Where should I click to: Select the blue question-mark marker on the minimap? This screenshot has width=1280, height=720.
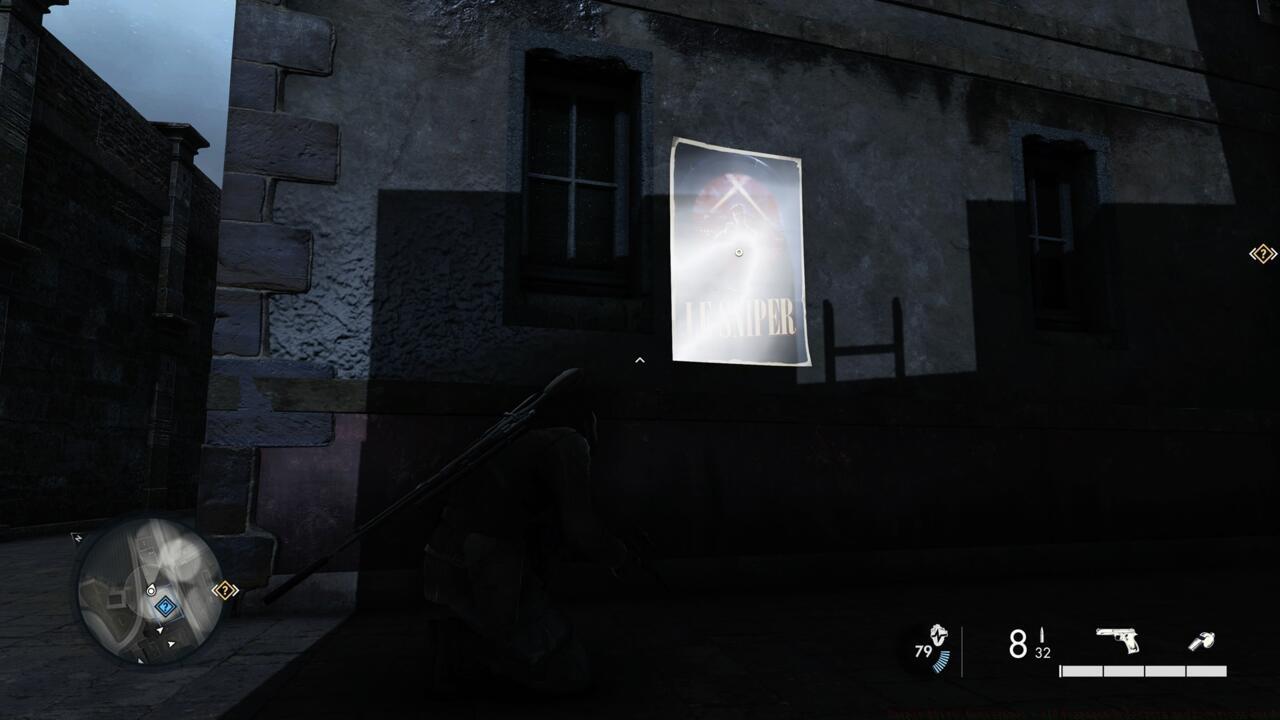(x=165, y=606)
